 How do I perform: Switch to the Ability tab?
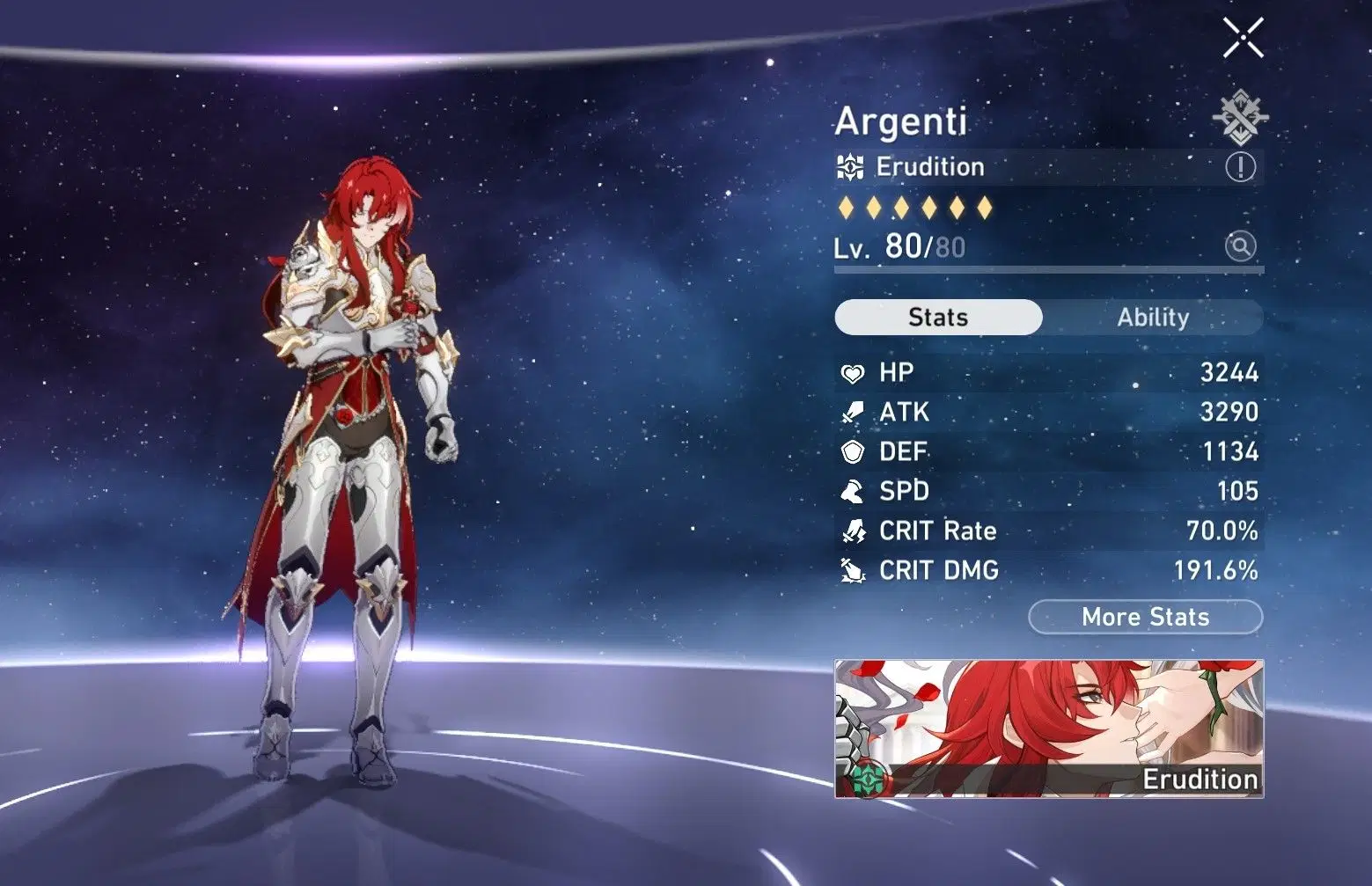1154,318
